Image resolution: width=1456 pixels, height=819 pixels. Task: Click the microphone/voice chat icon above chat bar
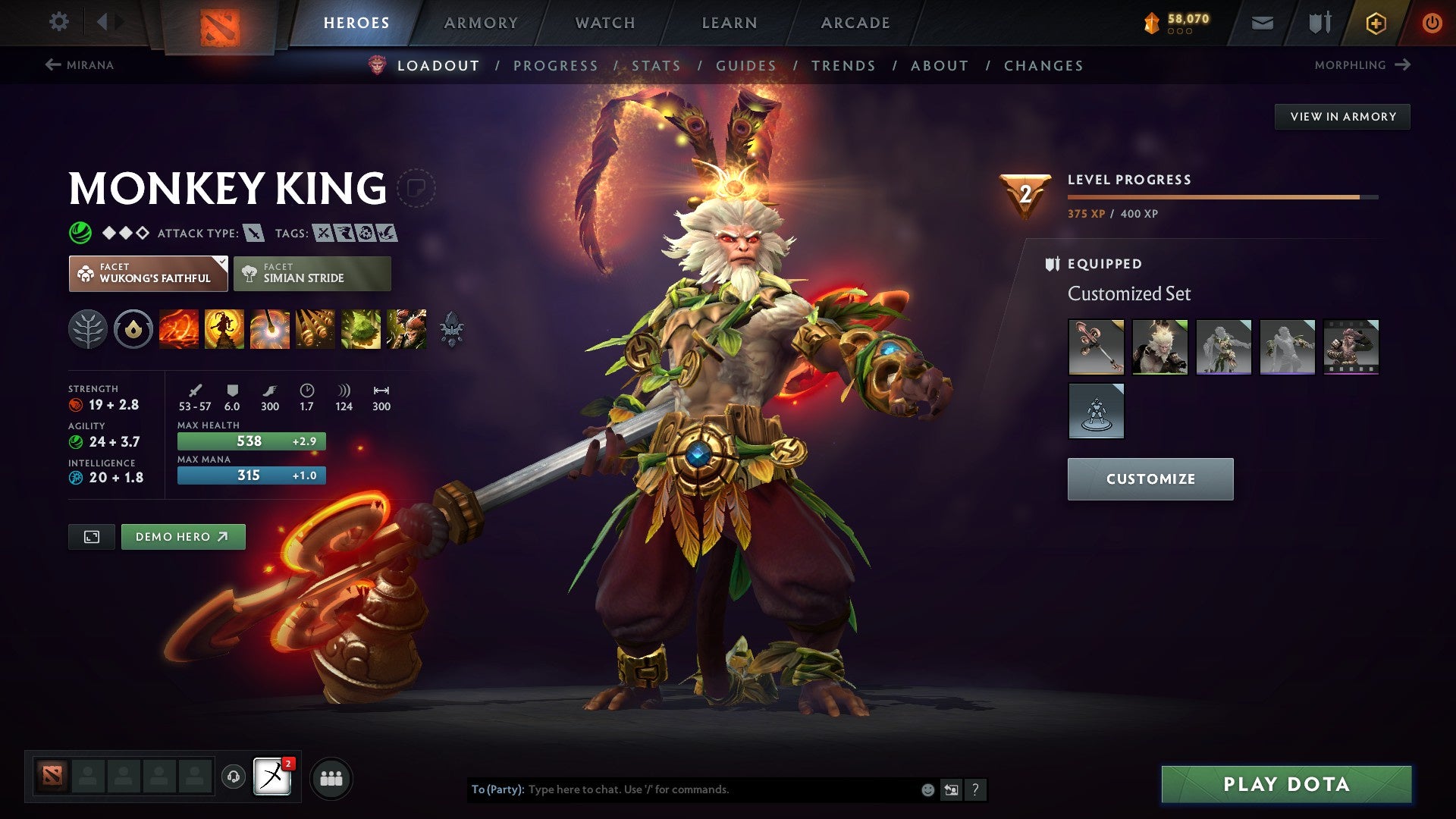234,777
